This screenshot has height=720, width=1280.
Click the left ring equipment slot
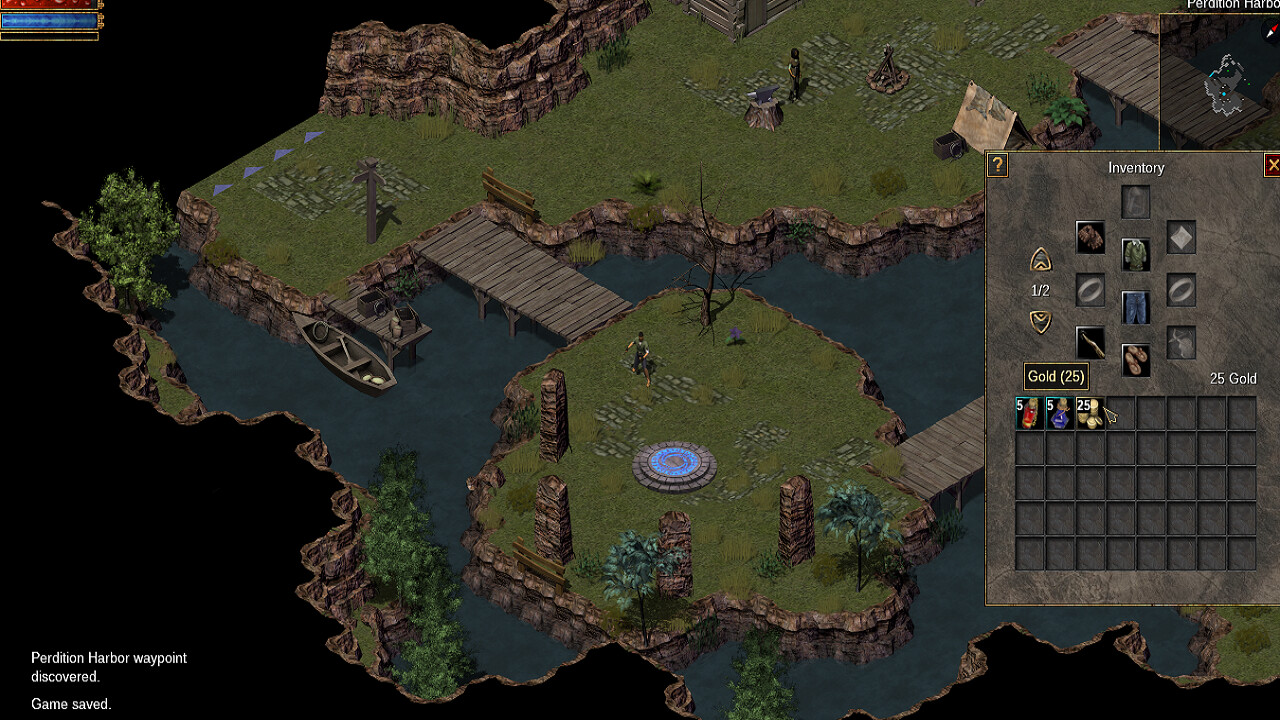(1090, 289)
